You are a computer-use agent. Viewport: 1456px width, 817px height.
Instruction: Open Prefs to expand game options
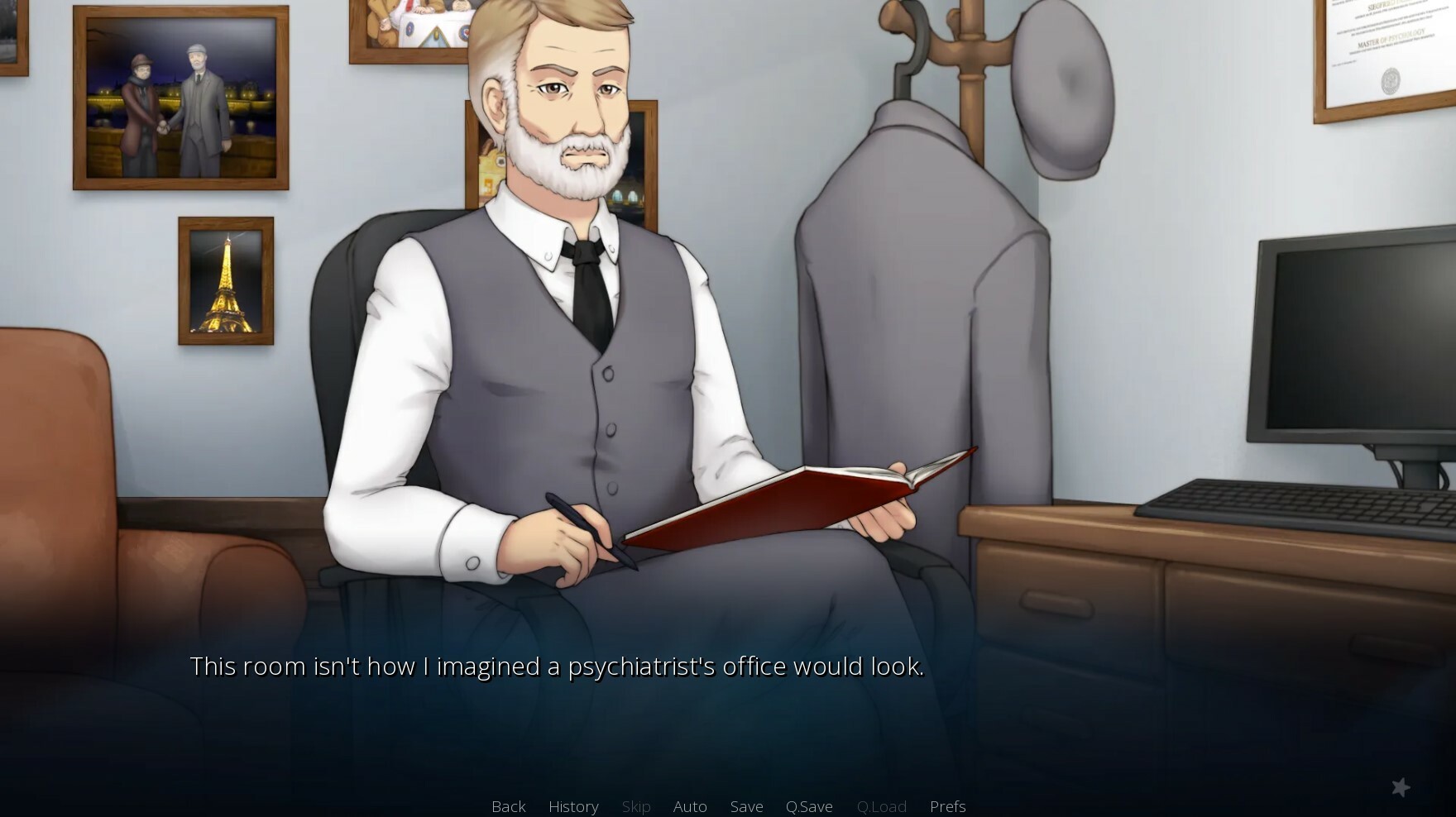click(x=947, y=806)
